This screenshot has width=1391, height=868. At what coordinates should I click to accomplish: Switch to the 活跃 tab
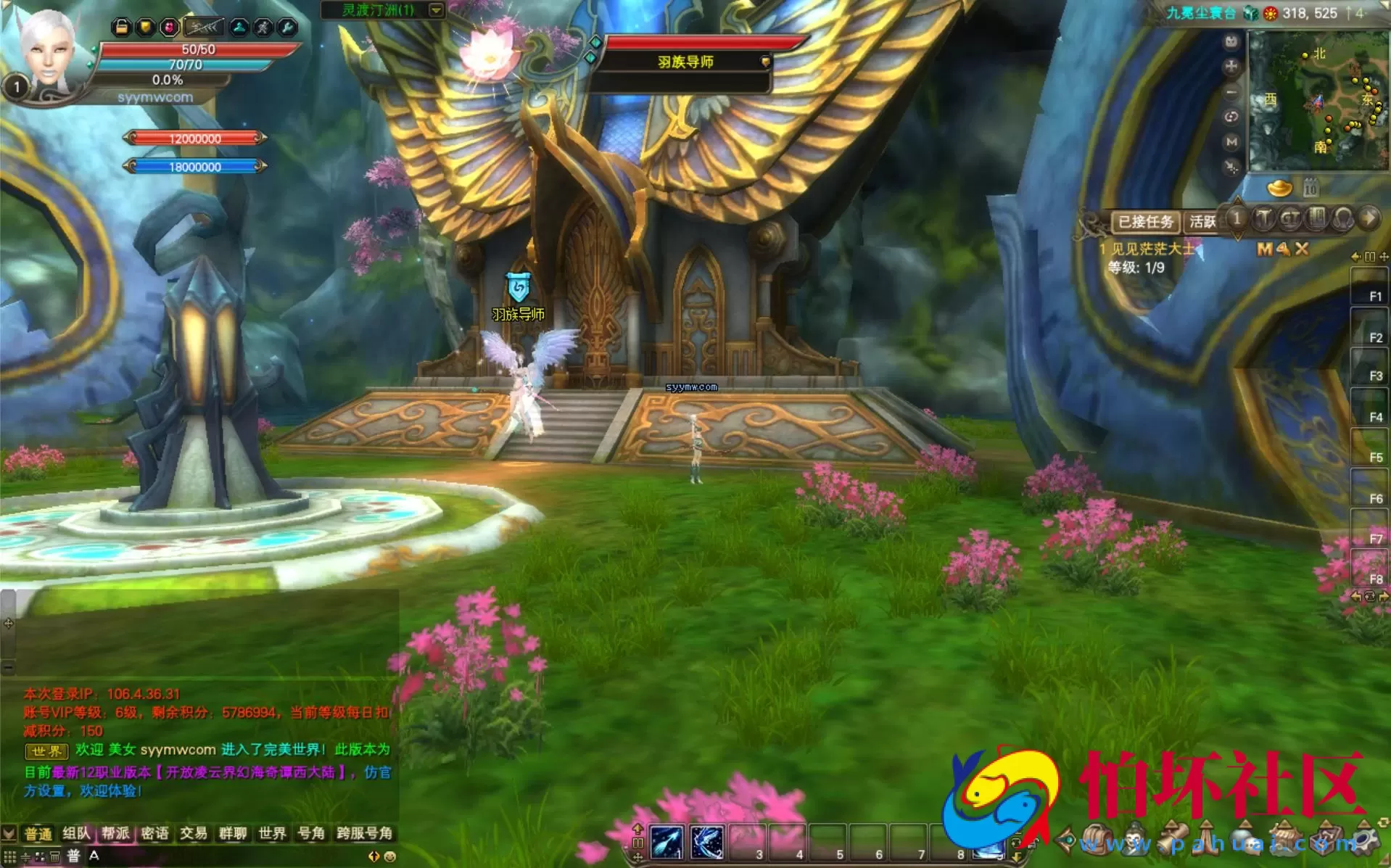pos(1202,222)
